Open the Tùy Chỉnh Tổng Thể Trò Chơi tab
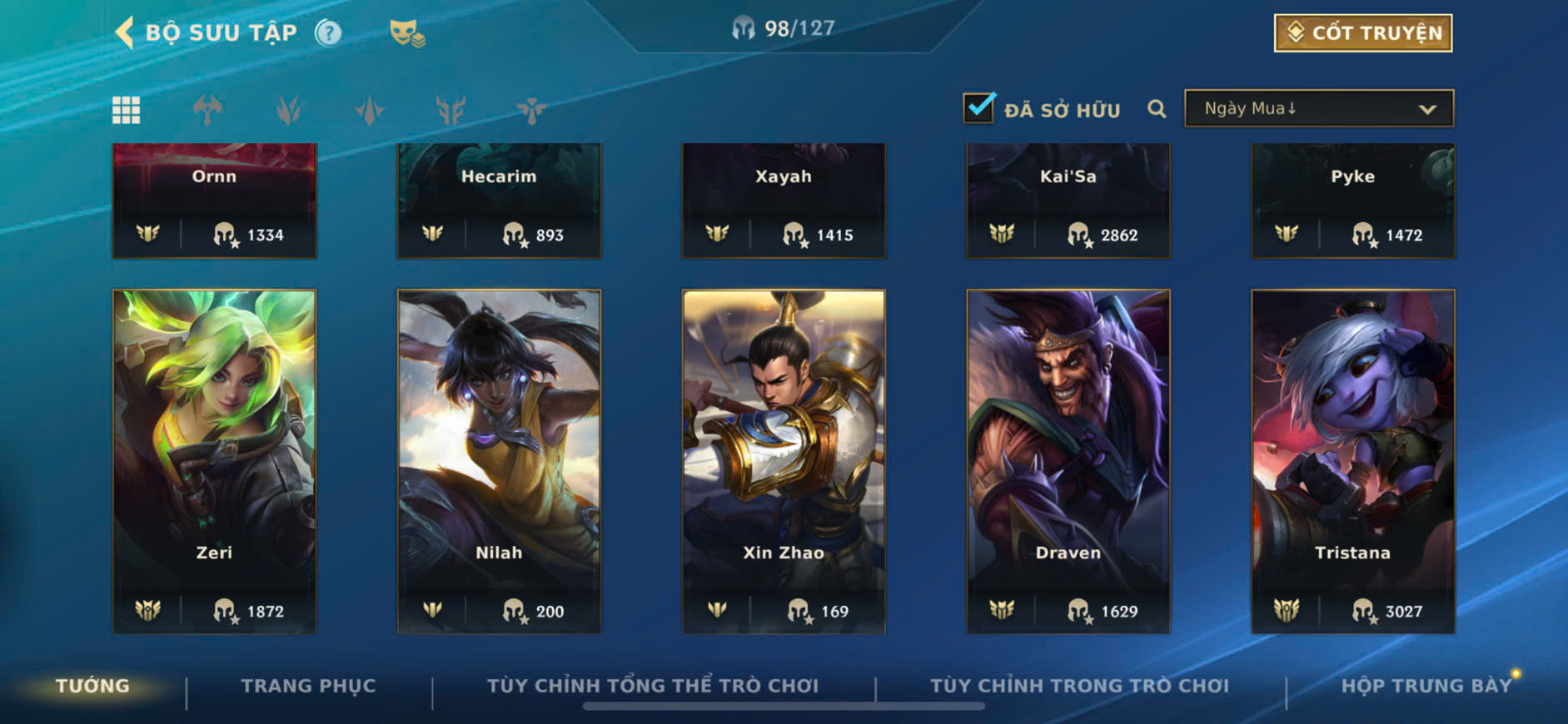The width and height of the screenshot is (1568, 724). click(653, 686)
